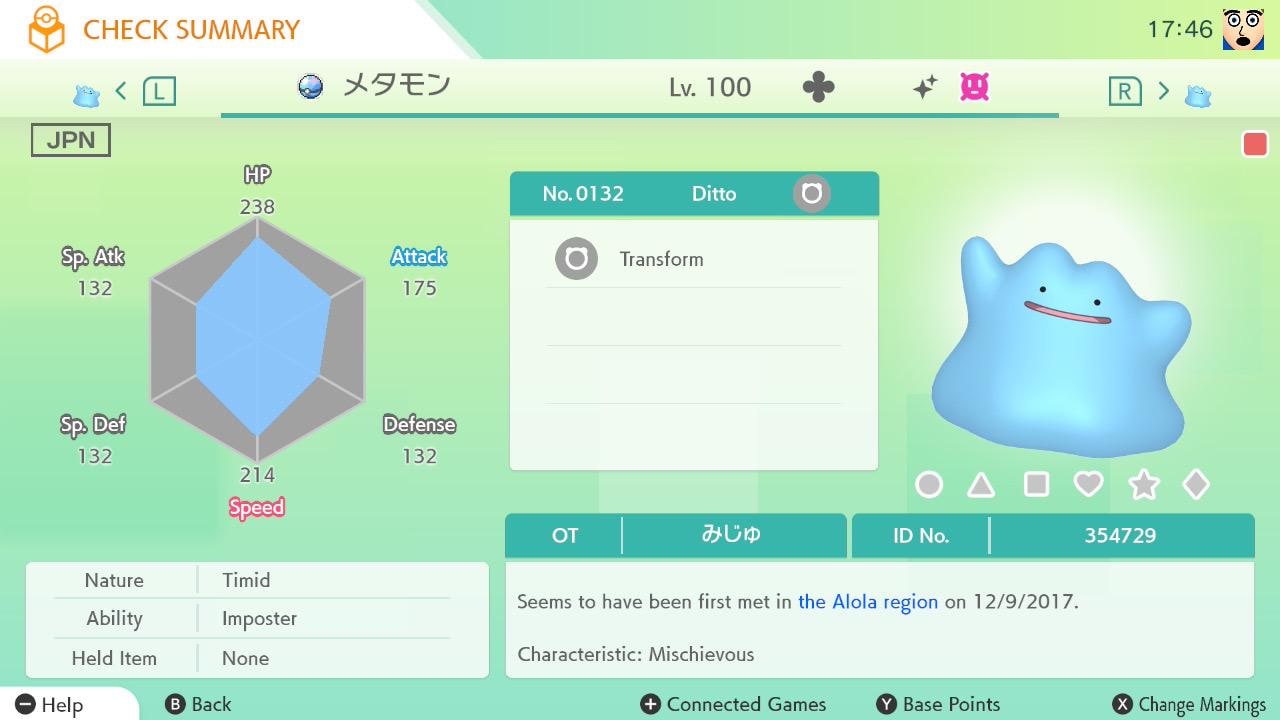Click the left arrow to view previous Pokémon
Viewport: 1280px width, 720px height.
point(120,89)
